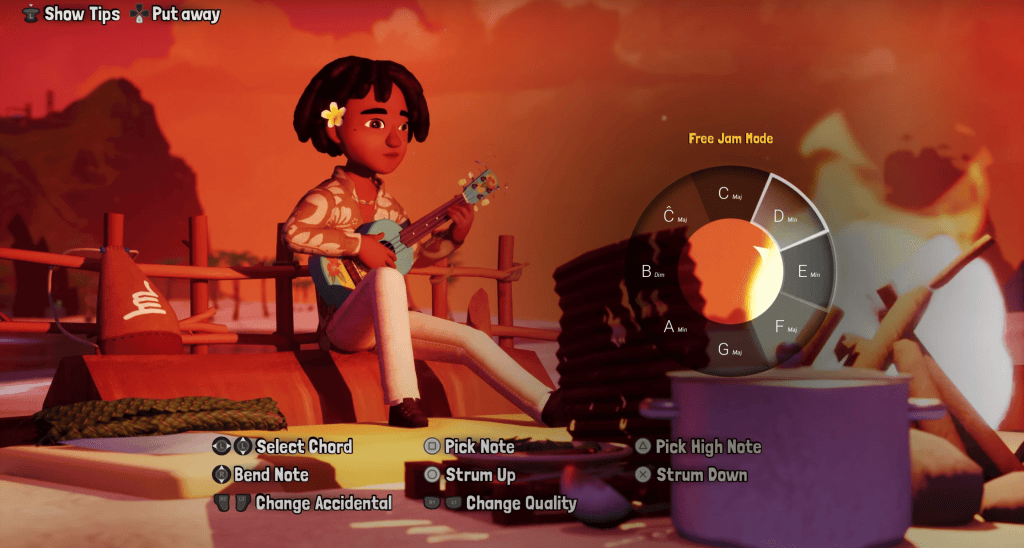Choose the A Min chord segment
This screenshot has height=548, width=1024.
[x=672, y=326]
